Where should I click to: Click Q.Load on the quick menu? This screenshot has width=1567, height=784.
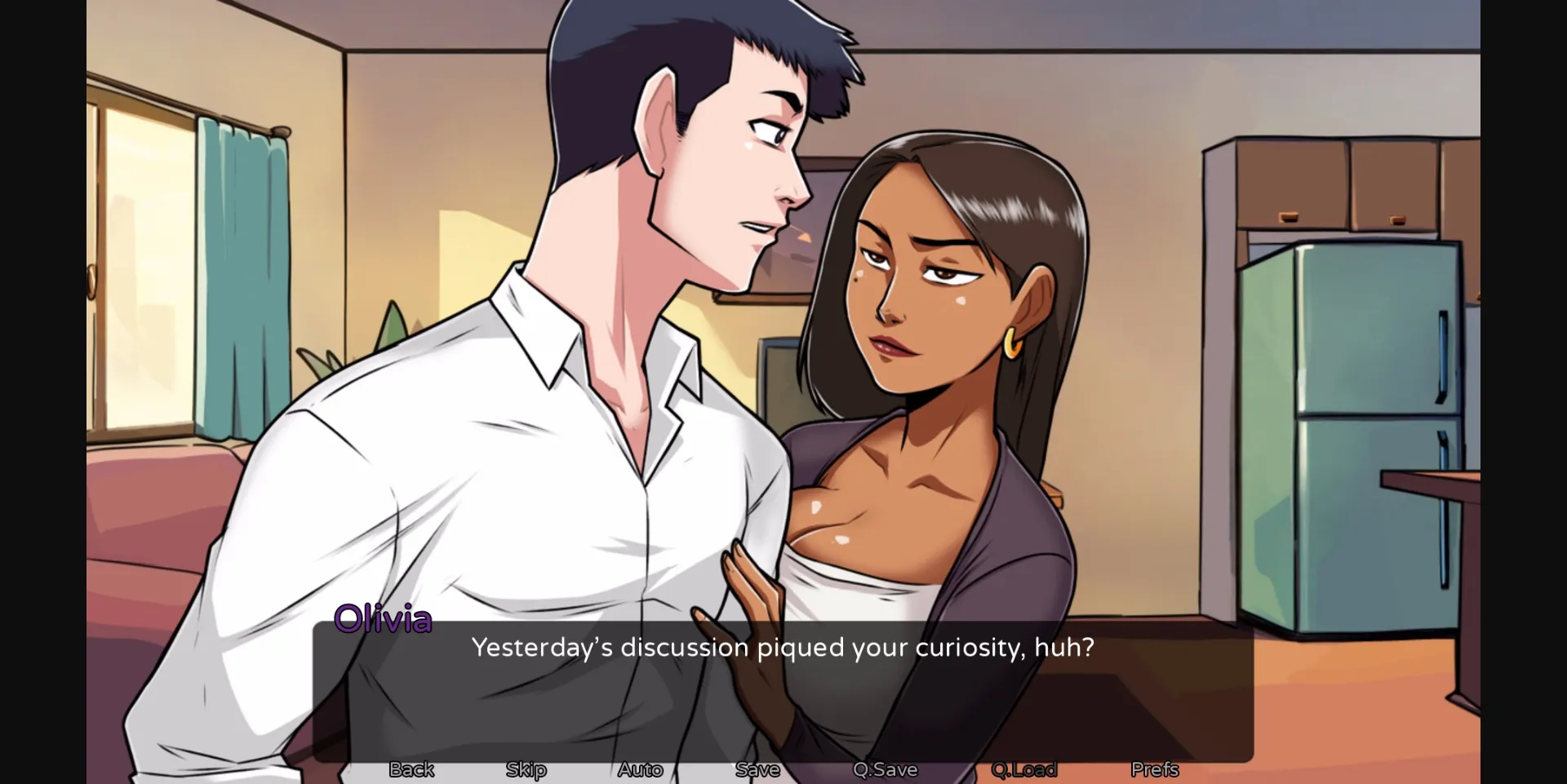tap(1024, 769)
